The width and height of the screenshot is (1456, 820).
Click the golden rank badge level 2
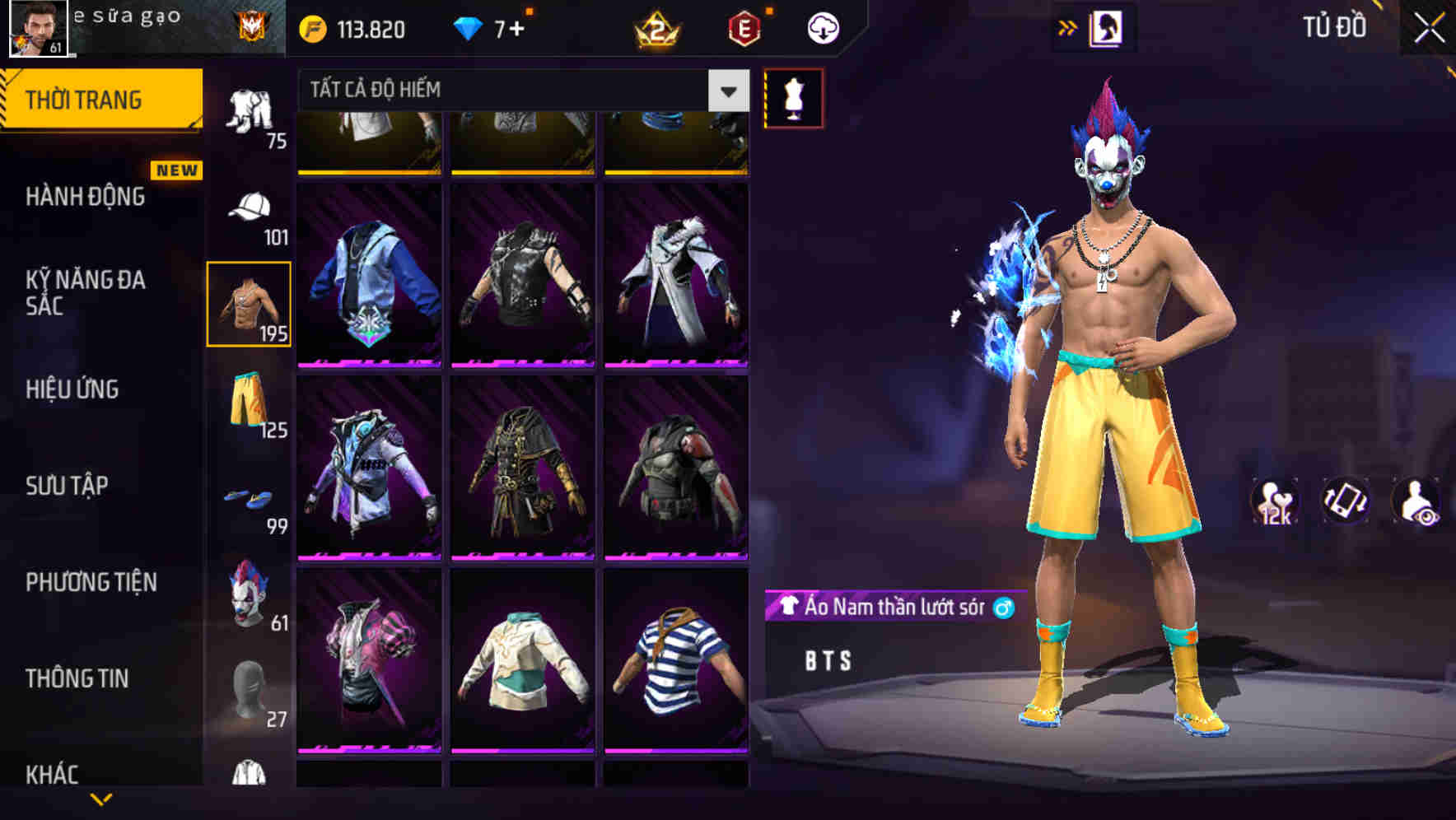click(x=655, y=26)
